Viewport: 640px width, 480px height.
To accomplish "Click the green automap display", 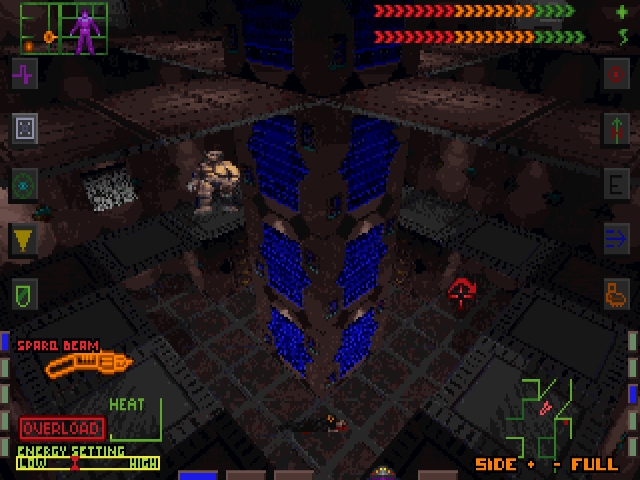I will click(541, 416).
